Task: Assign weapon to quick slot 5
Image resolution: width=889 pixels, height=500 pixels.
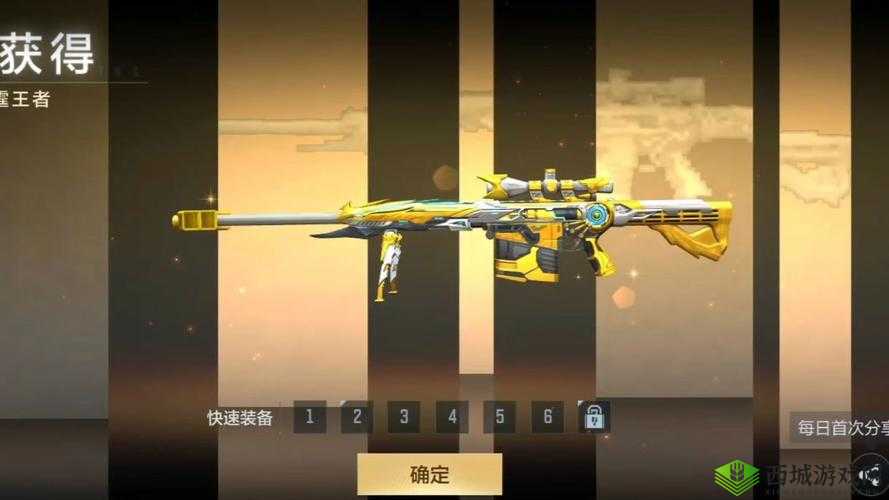Action: click(x=499, y=417)
